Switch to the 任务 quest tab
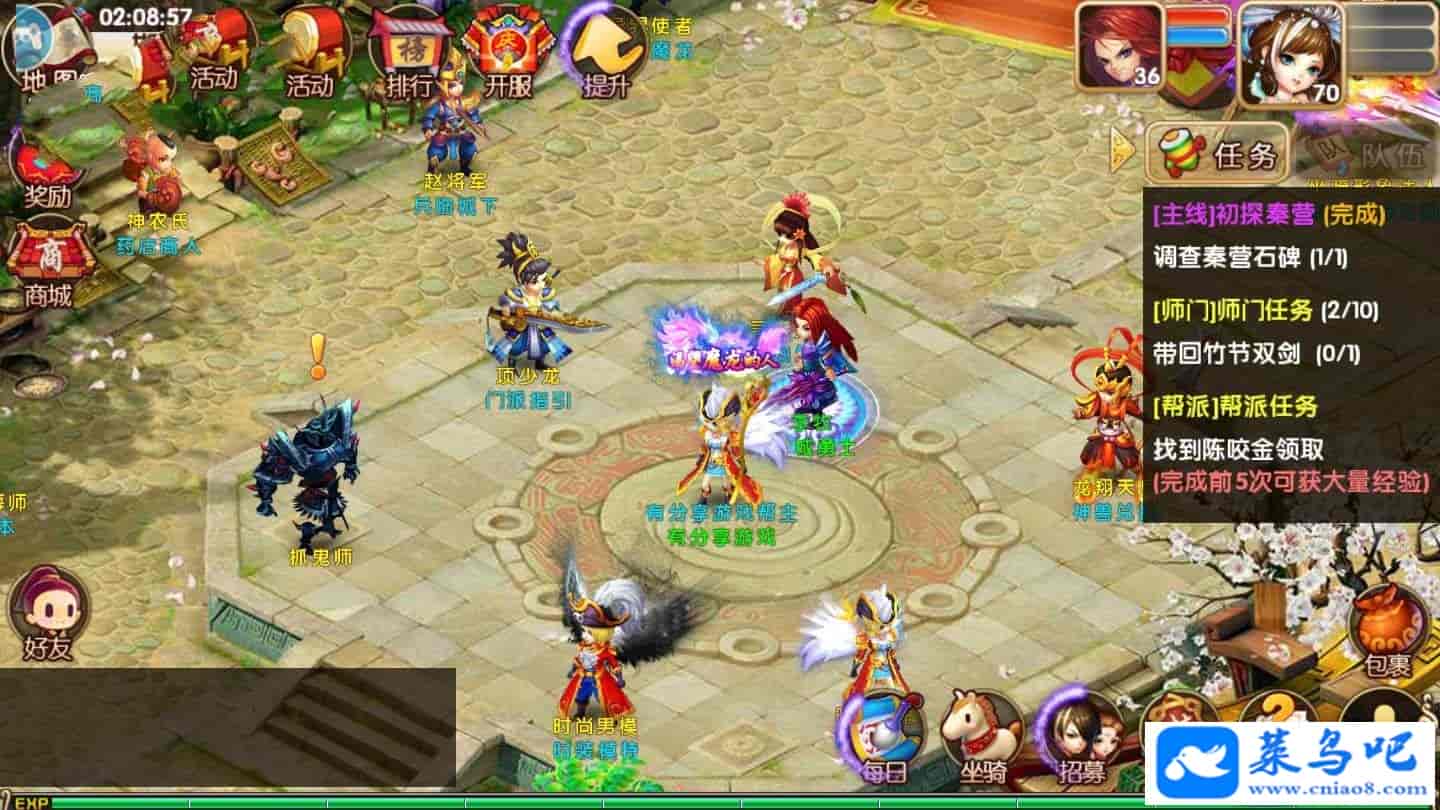Viewport: 1440px width, 810px height. coord(1216,154)
